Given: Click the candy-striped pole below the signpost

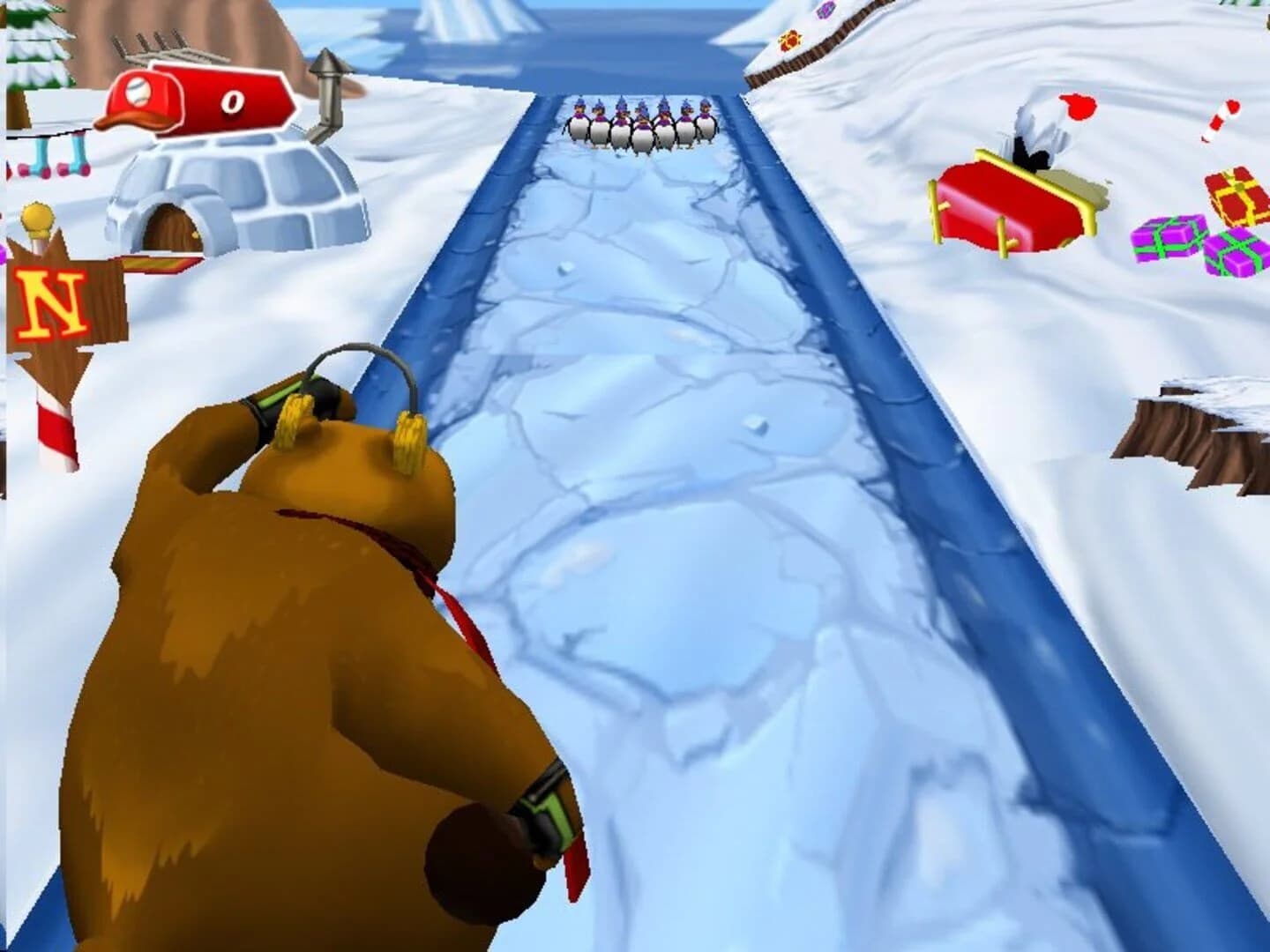Looking at the screenshot, I should (x=55, y=432).
